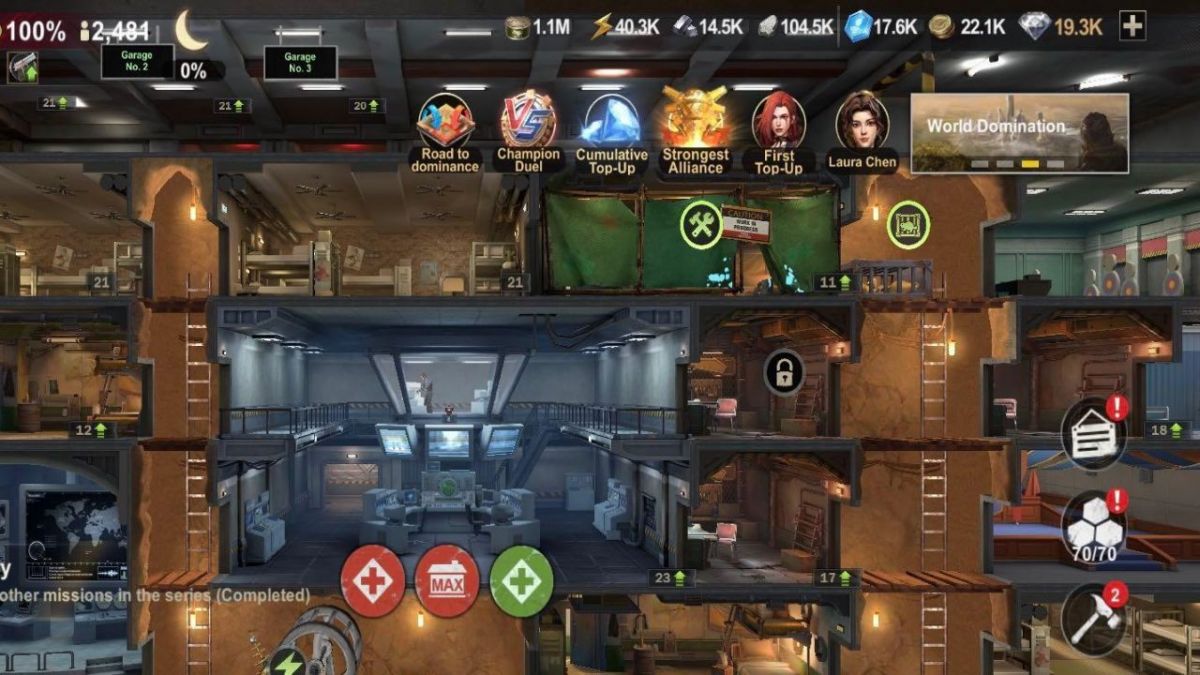
Task: Open the First Top-Up offer
Action: (x=778, y=120)
